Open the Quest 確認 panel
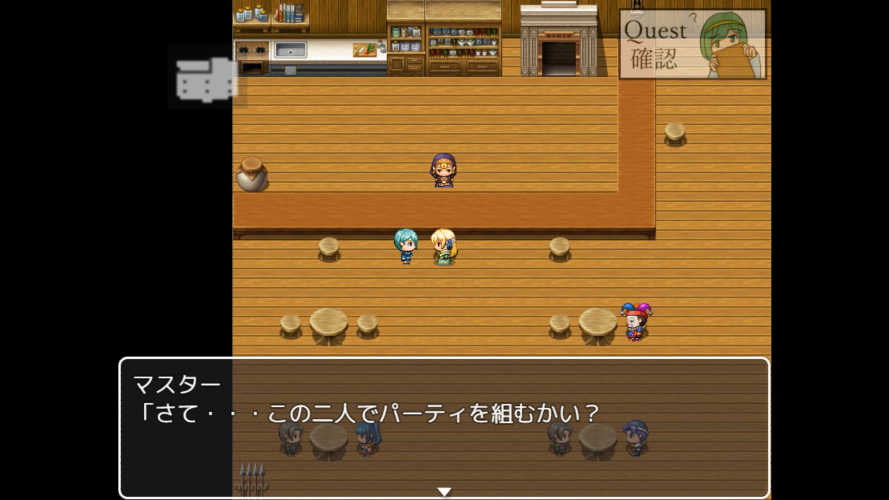The width and height of the screenshot is (889, 500). (x=692, y=44)
